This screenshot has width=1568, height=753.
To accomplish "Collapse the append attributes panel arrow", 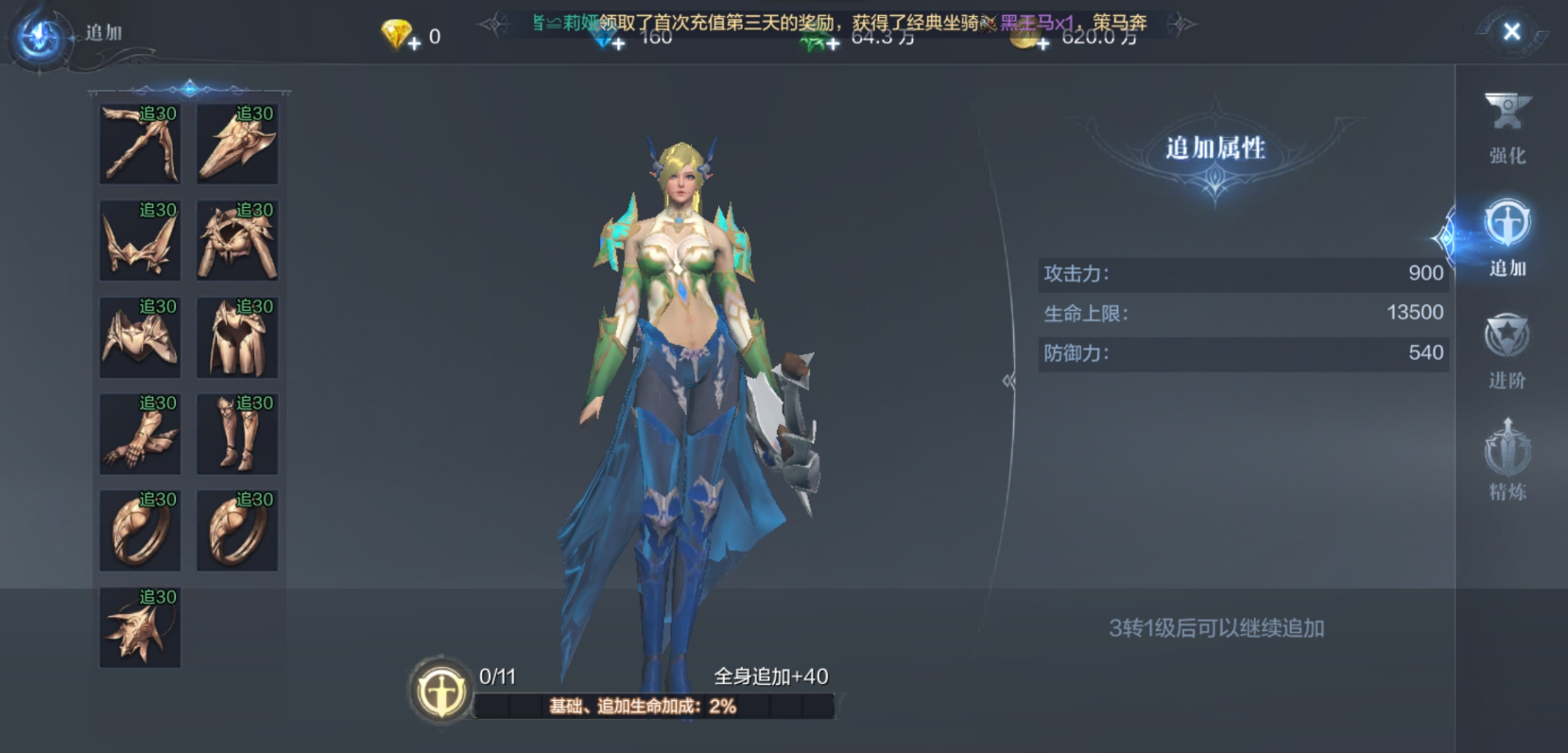I will (1008, 381).
